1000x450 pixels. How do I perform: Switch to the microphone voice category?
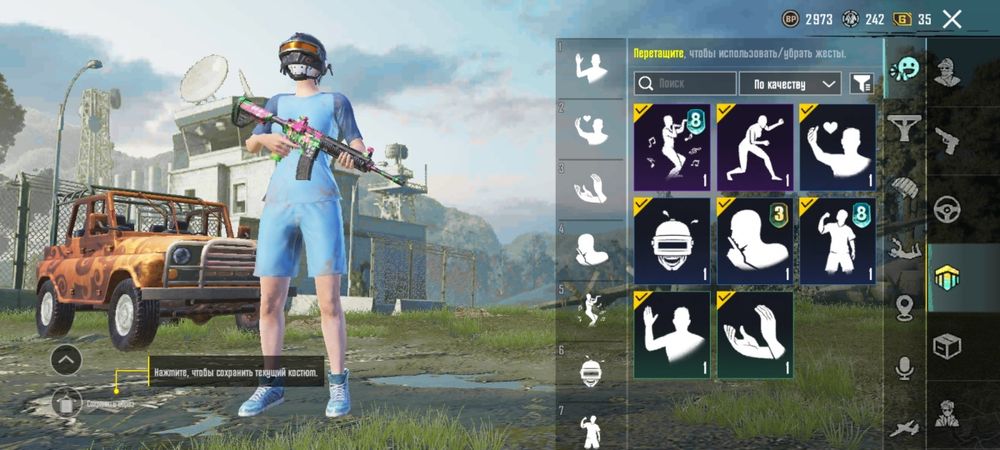click(906, 368)
